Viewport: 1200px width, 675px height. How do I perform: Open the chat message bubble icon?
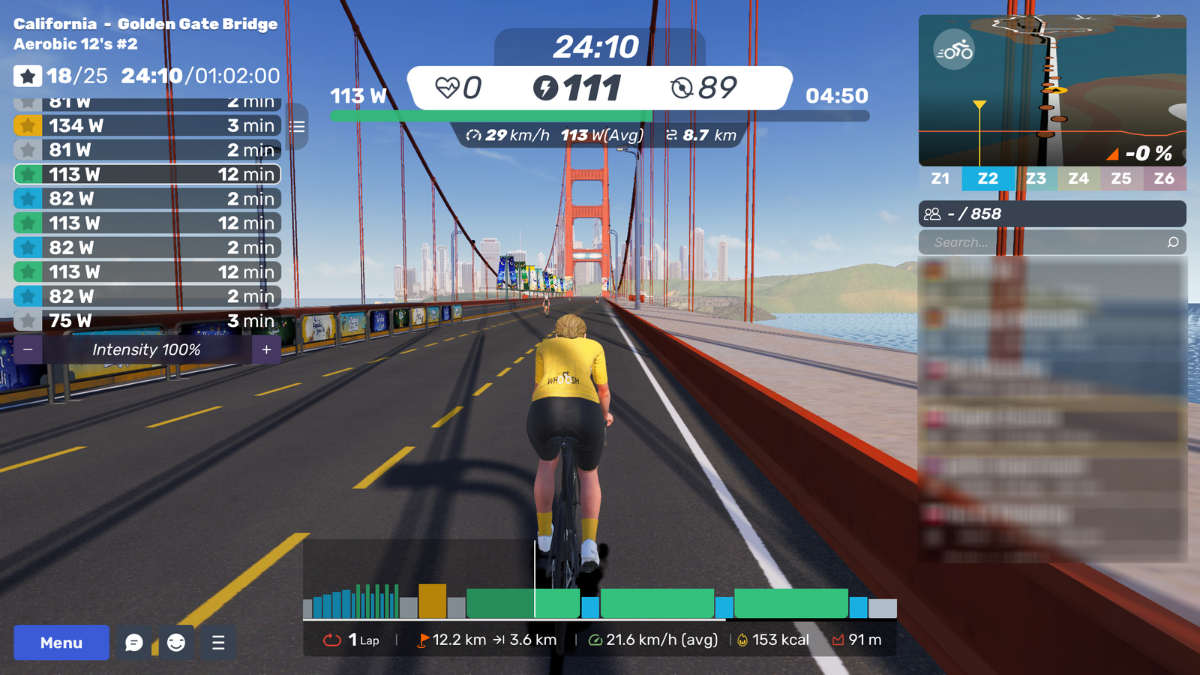click(134, 643)
